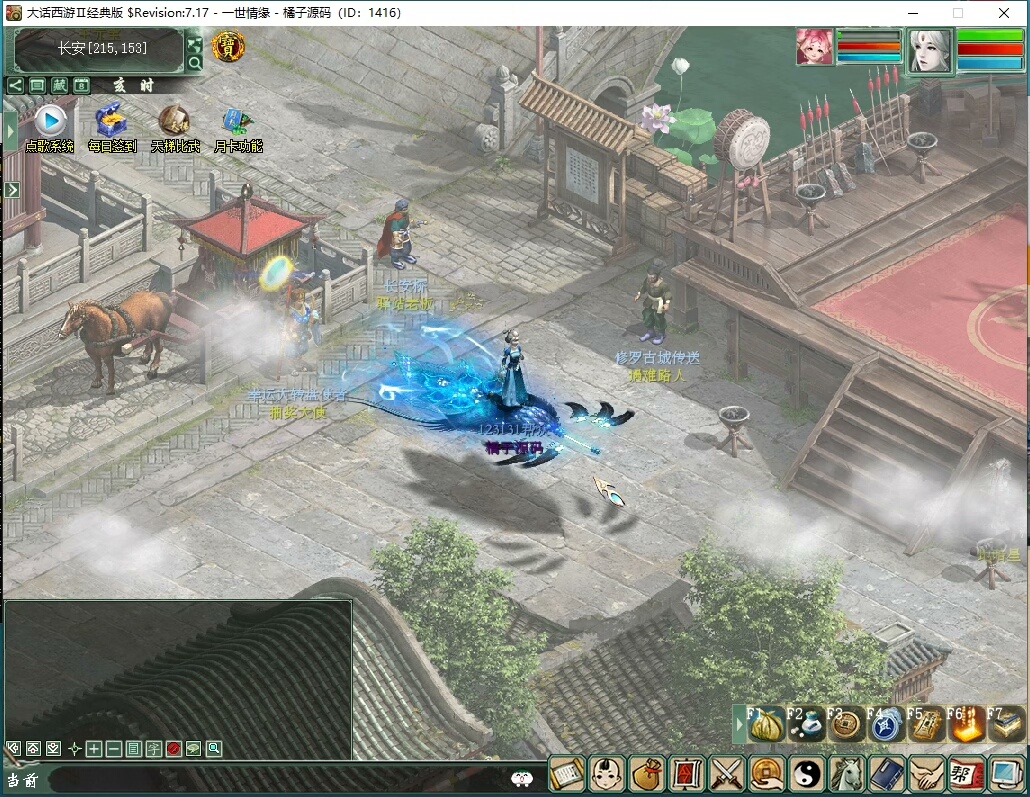Open the white horse mount button

click(847, 774)
